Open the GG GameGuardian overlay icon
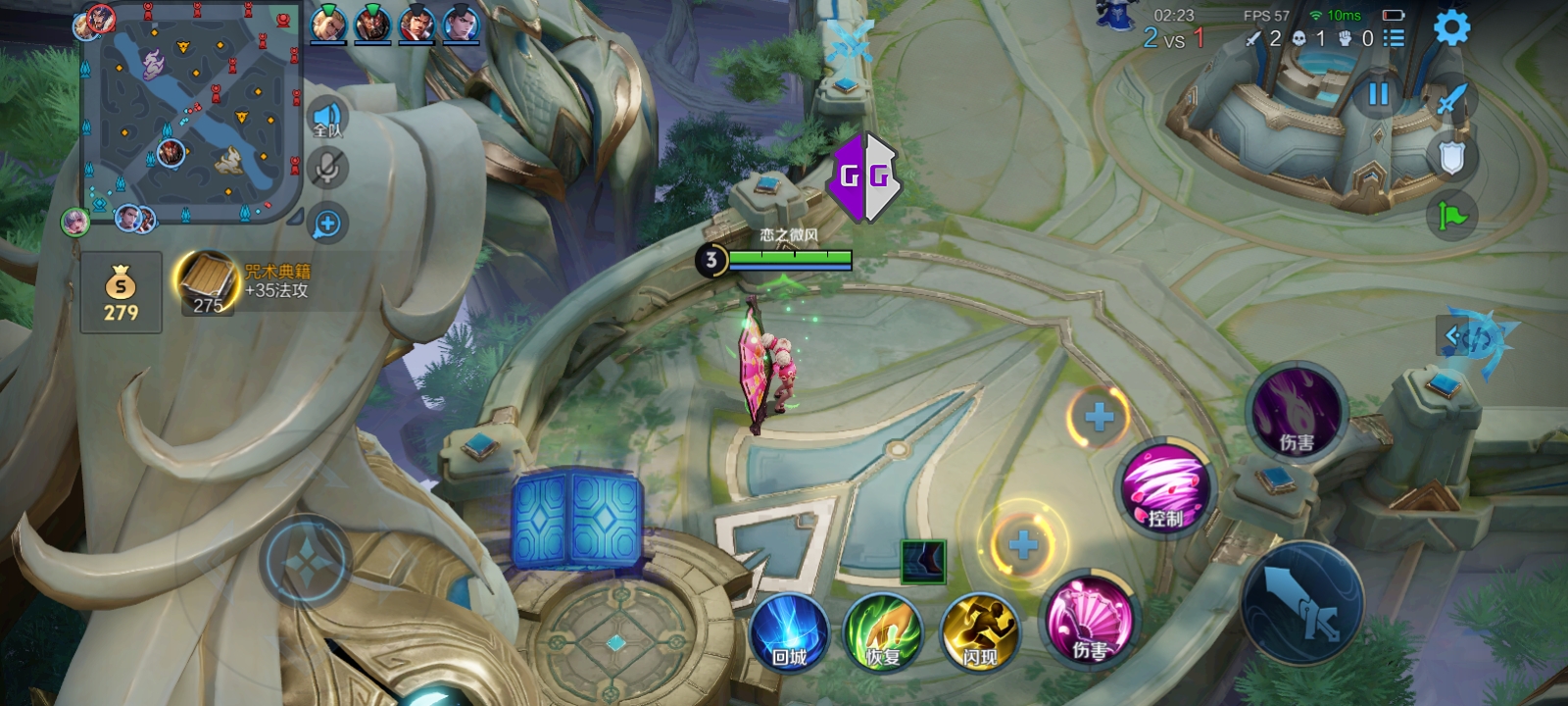1568x706 pixels. [864, 176]
